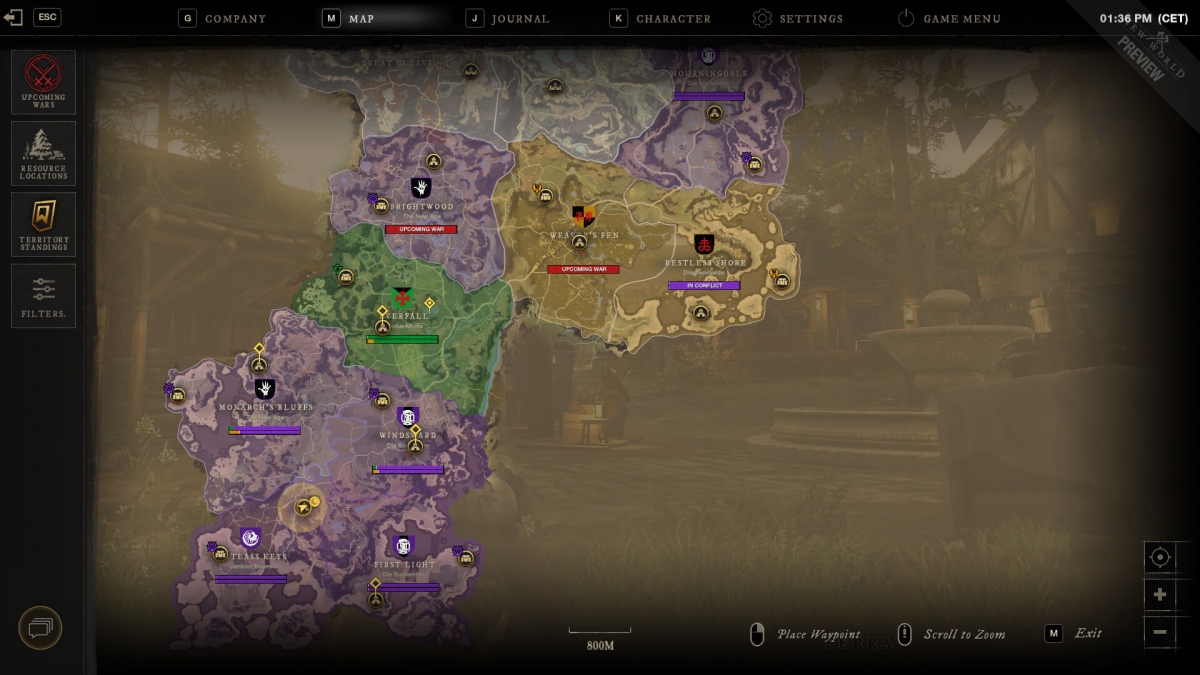Click the back arrow exit icon
Screen dimensions: 1200x675
tap(14, 18)
